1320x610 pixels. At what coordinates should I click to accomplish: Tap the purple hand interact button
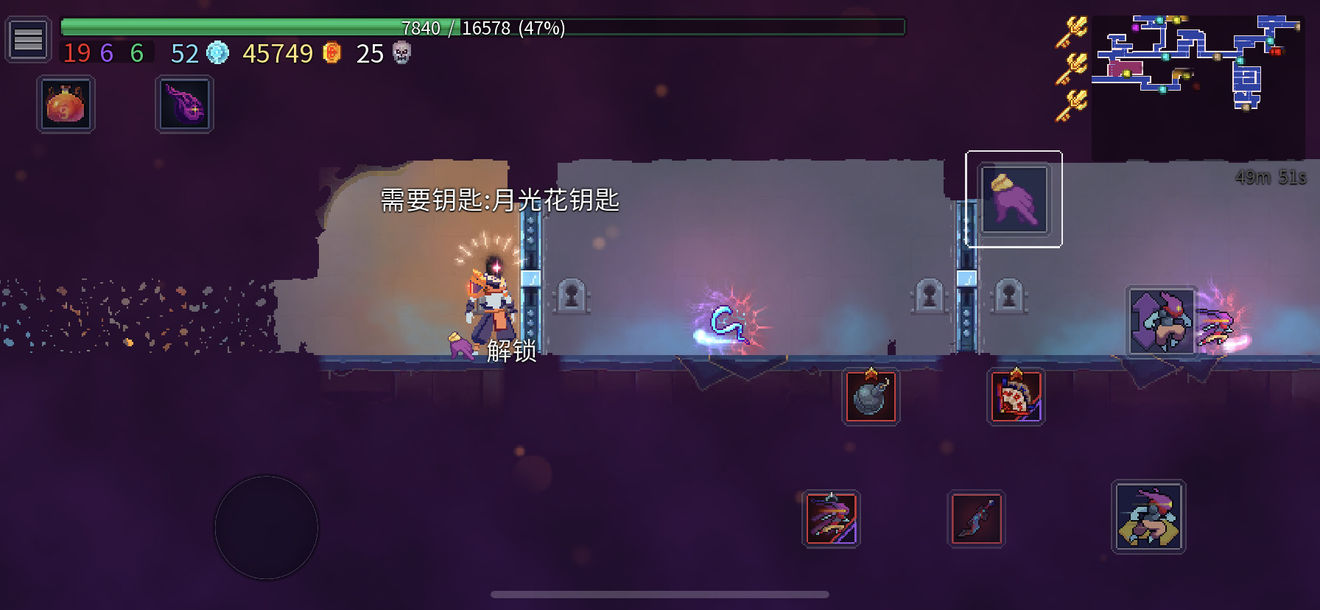[1014, 199]
